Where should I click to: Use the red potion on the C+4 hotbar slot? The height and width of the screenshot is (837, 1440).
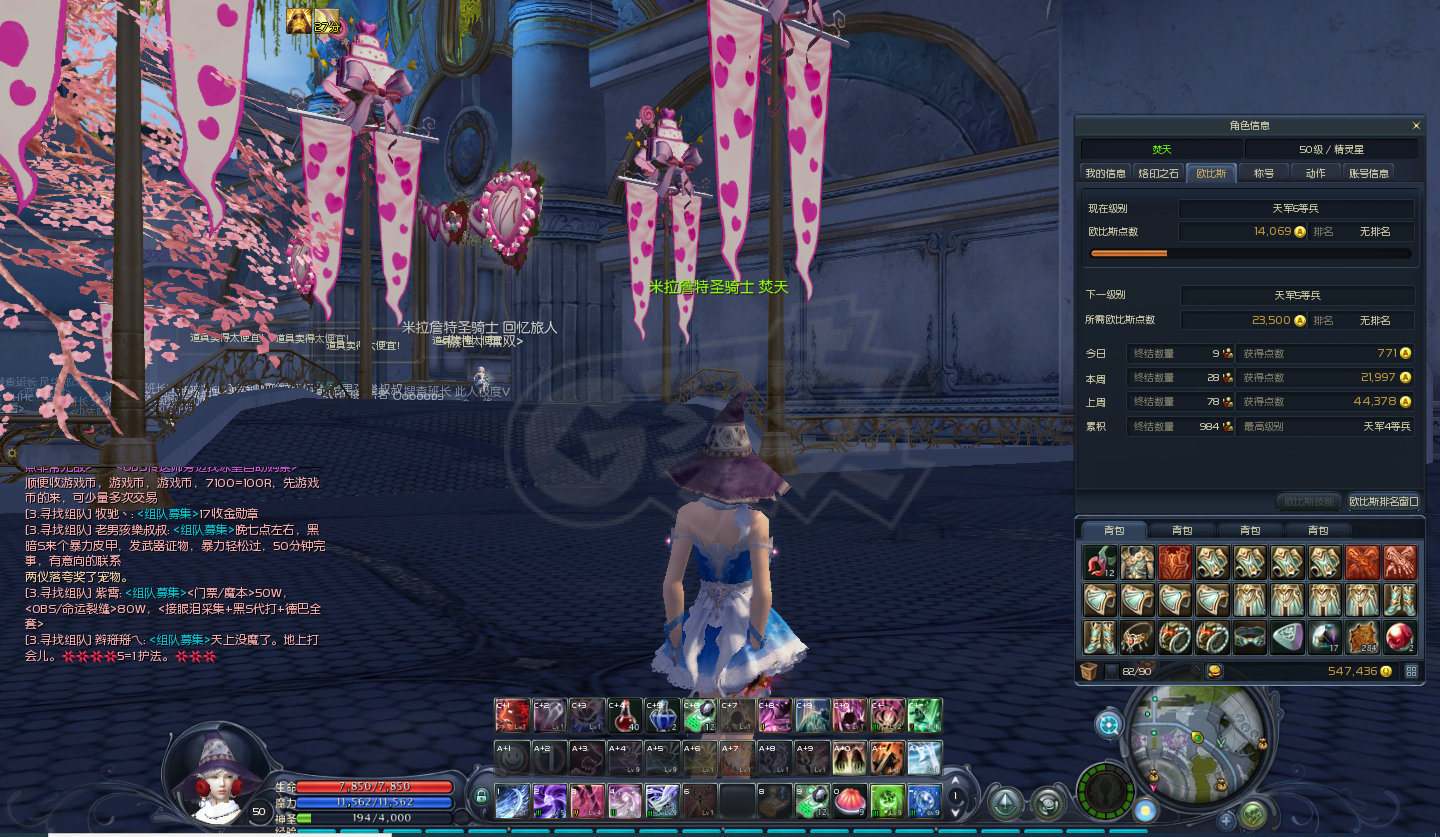tap(625, 716)
